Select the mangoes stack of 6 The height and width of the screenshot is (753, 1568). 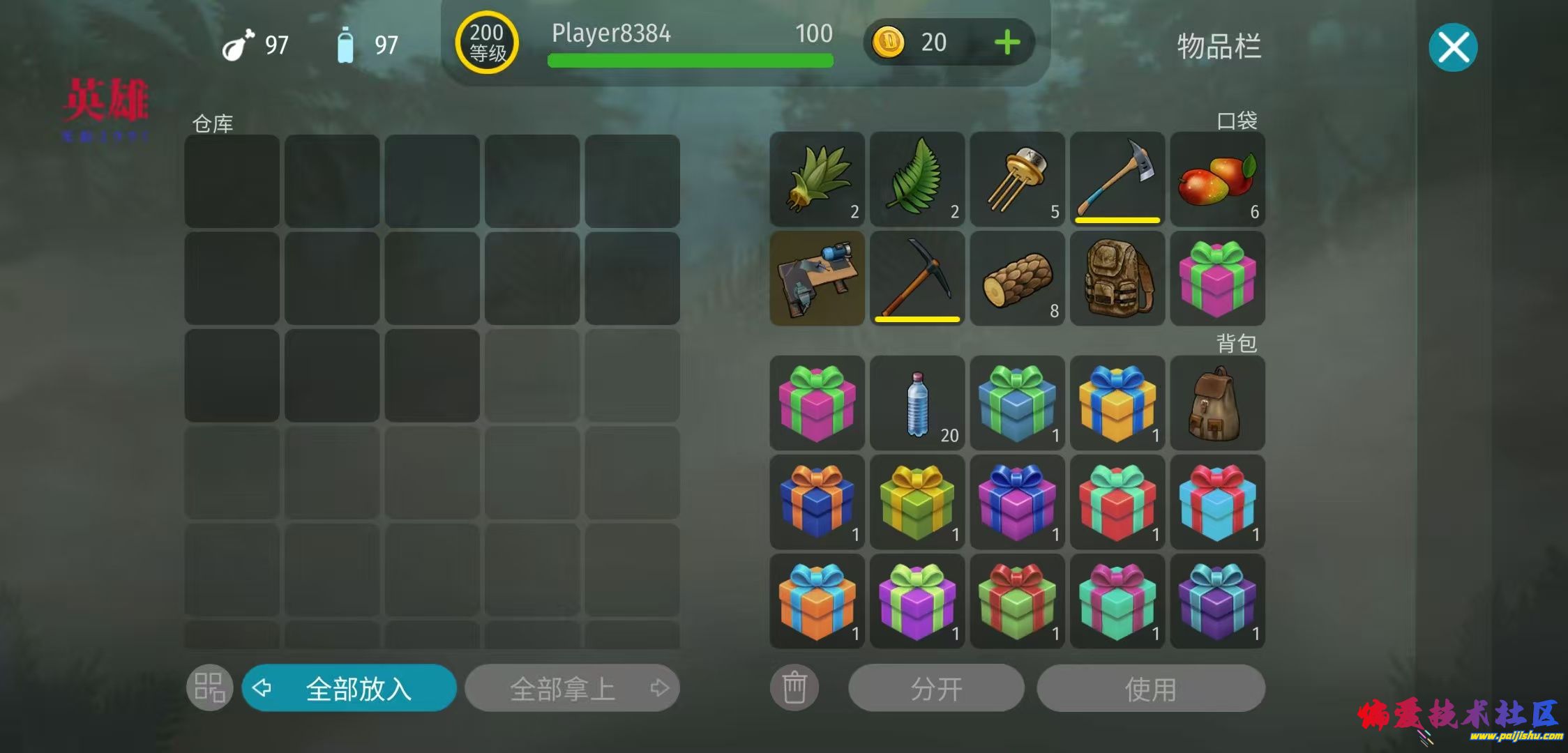[1217, 179]
